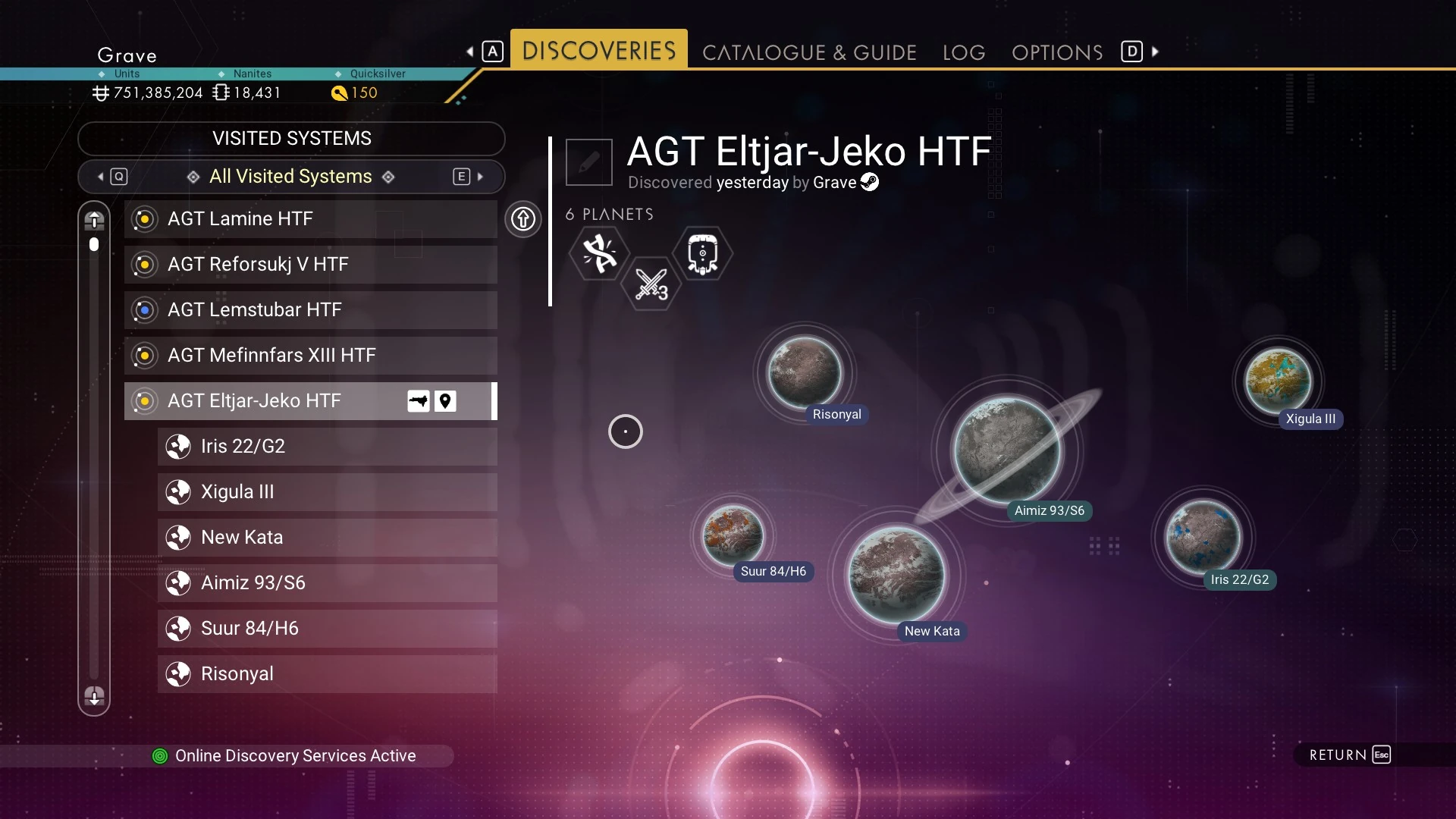The height and width of the screenshot is (819, 1456).
Task: Click the ringed planet Aimiz 93/S6
Action: pyautogui.click(x=1007, y=450)
